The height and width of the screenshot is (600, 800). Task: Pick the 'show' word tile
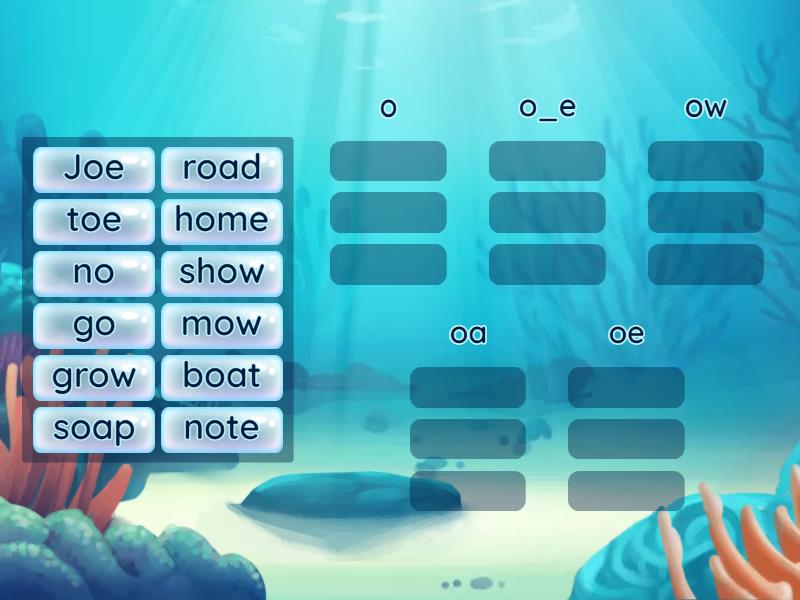pos(222,272)
